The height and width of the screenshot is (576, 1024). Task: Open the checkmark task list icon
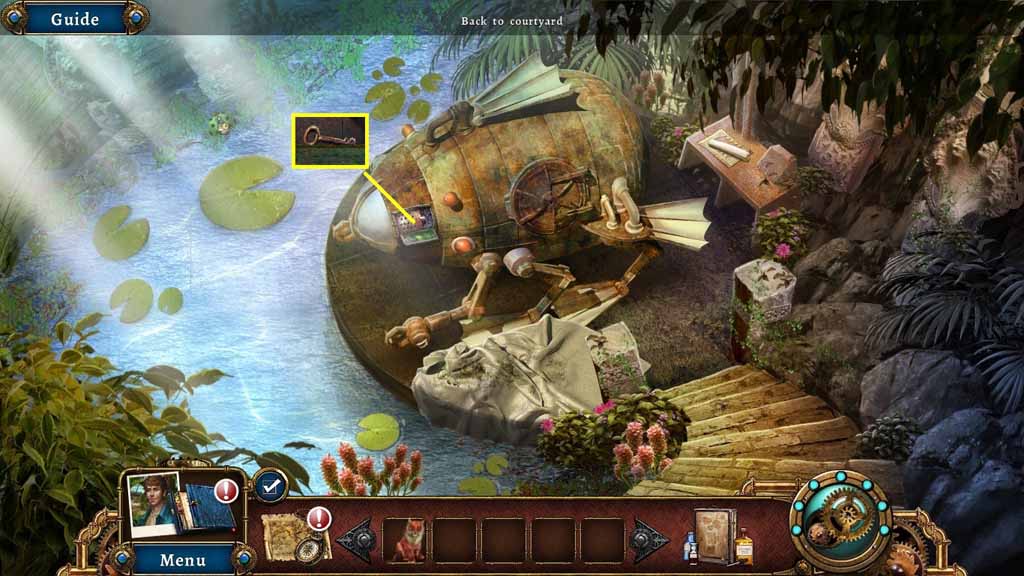click(x=269, y=486)
